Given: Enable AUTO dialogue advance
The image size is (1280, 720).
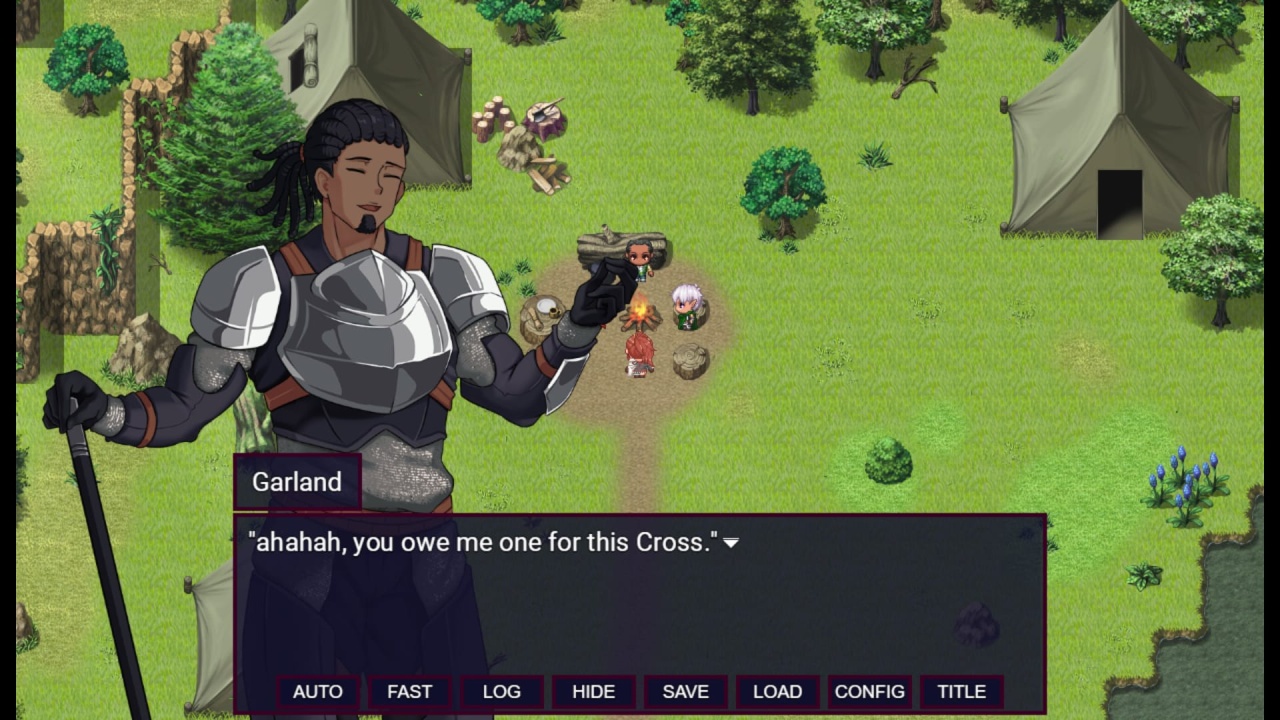Looking at the screenshot, I should click(x=317, y=692).
